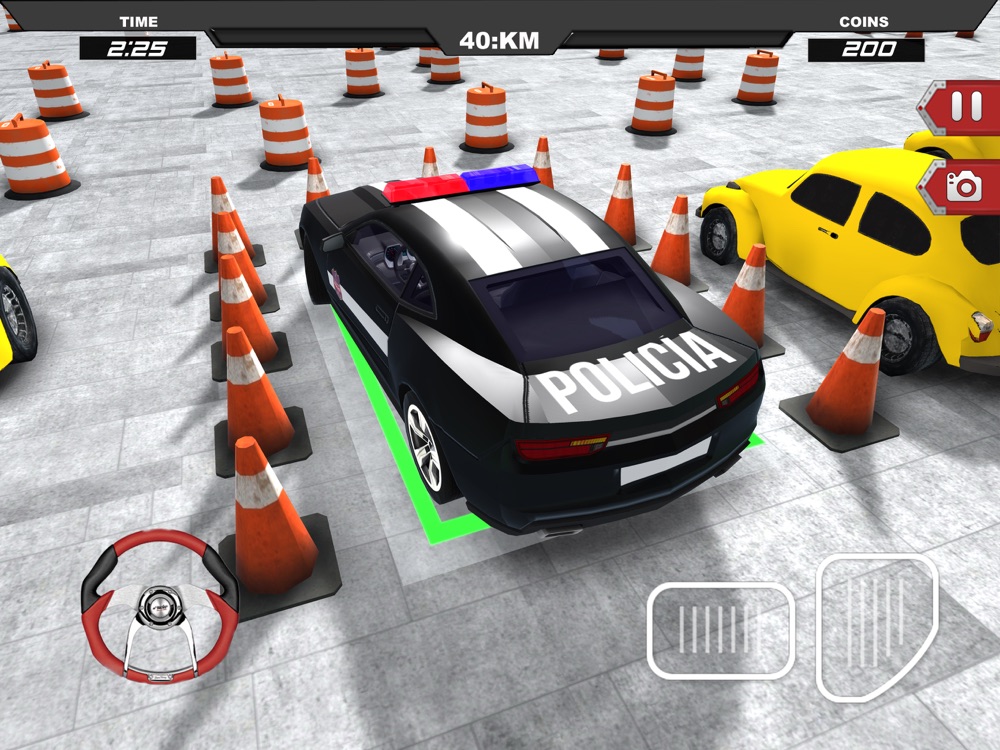1000x750 pixels.
Task: Step on the tall accelerator pedal
Action: (x=877, y=626)
